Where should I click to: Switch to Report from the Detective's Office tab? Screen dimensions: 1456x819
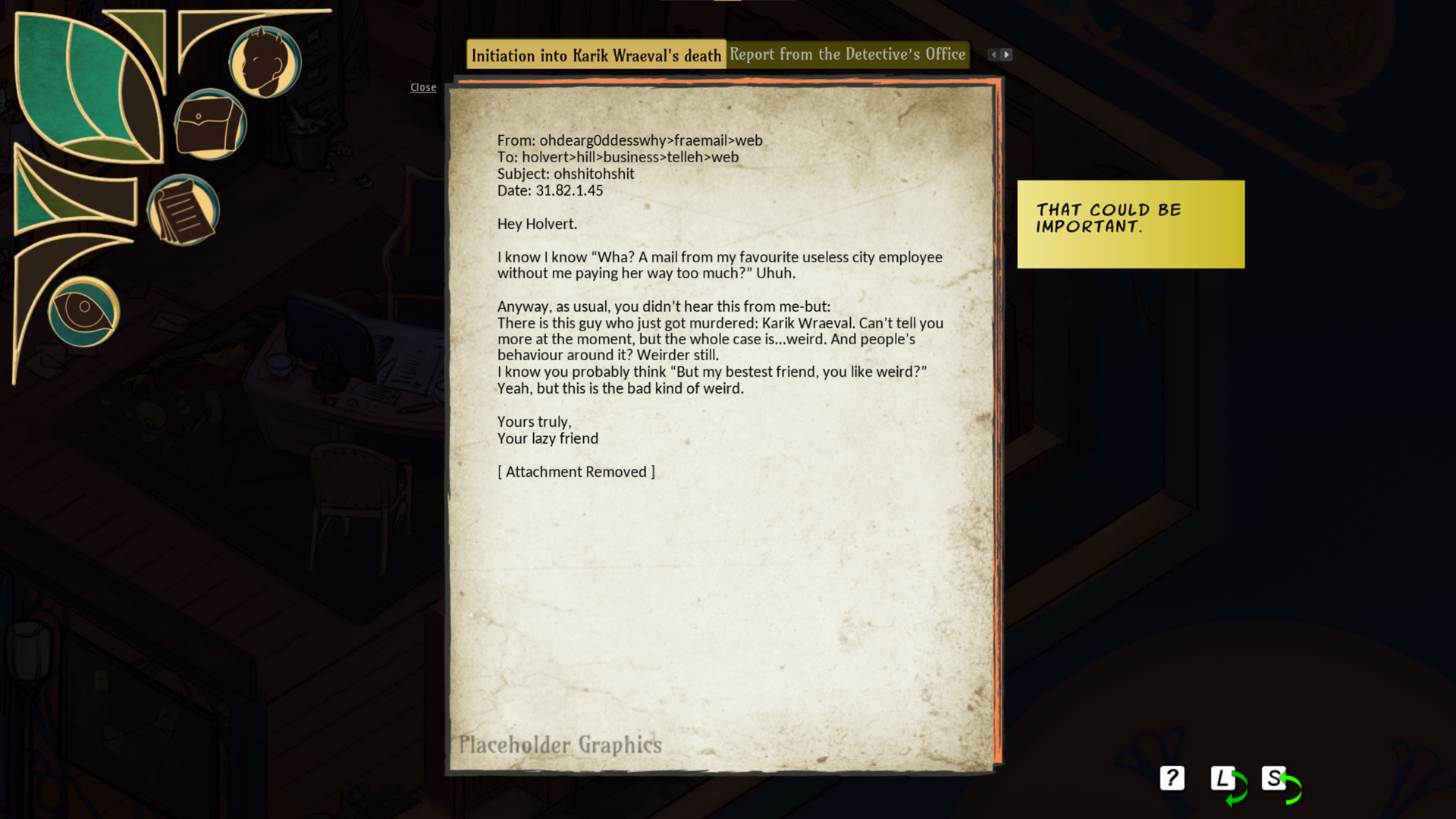[x=847, y=55]
